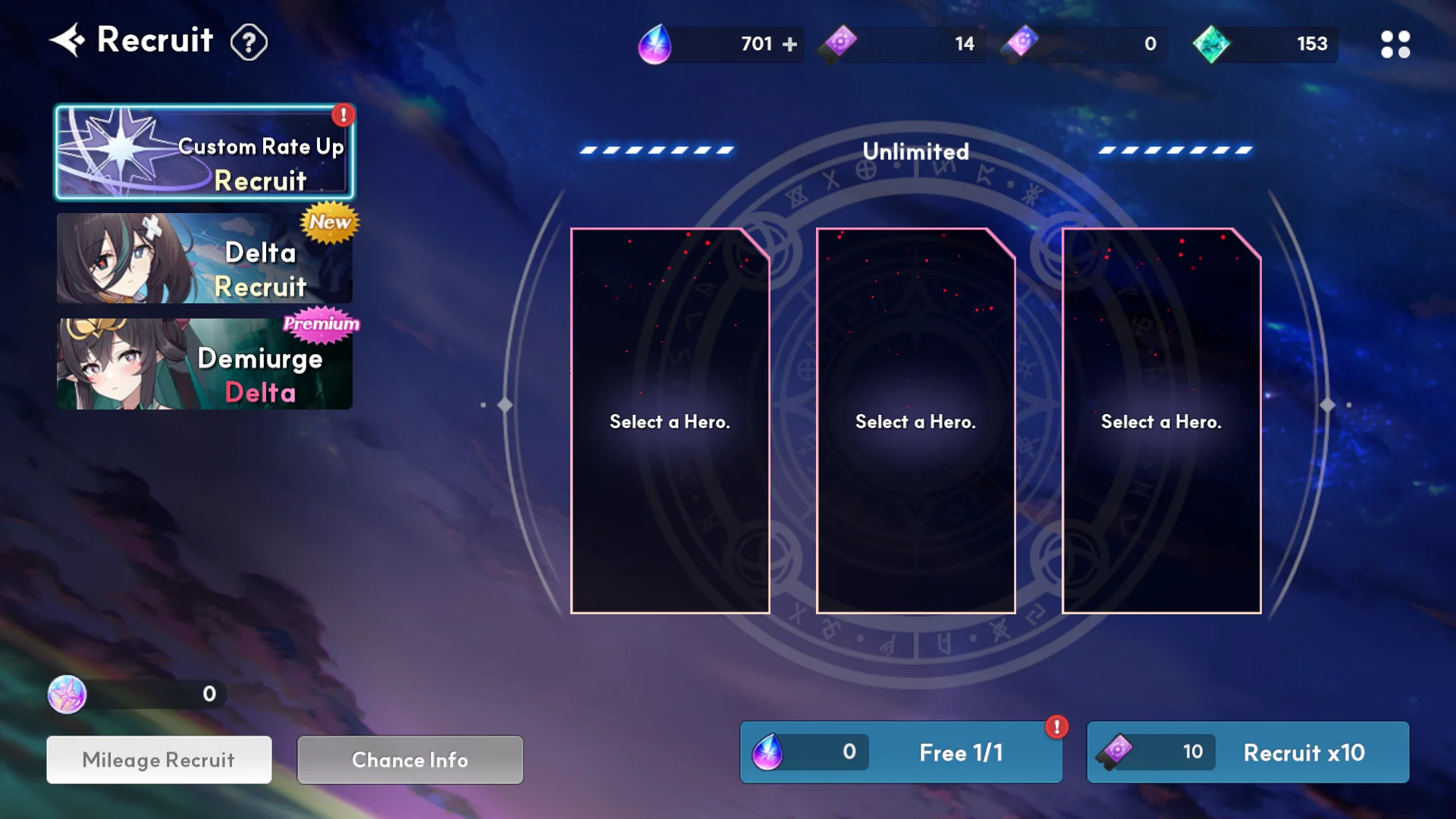The width and height of the screenshot is (1456, 819).
Task: Pick a hero for the middle card slot
Action: (915, 421)
